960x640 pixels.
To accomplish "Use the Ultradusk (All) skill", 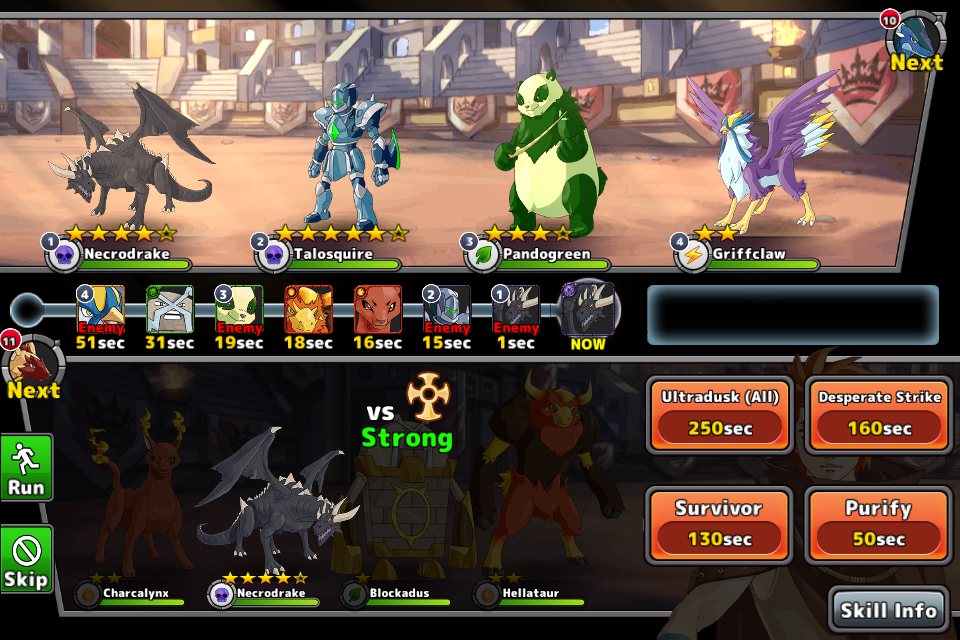I will point(720,414).
